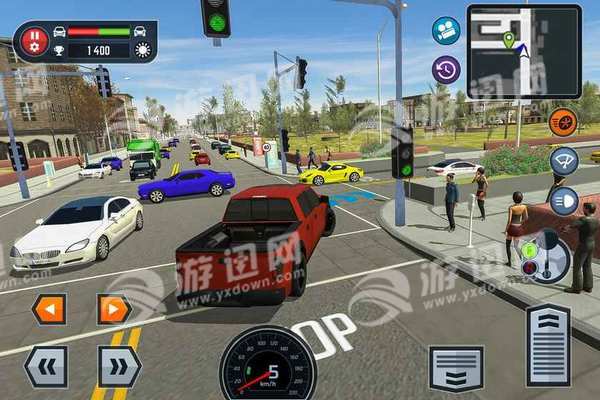The height and width of the screenshot is (400, 600).
Task: Steer right with the double chevron button
Action: point(119,366)
